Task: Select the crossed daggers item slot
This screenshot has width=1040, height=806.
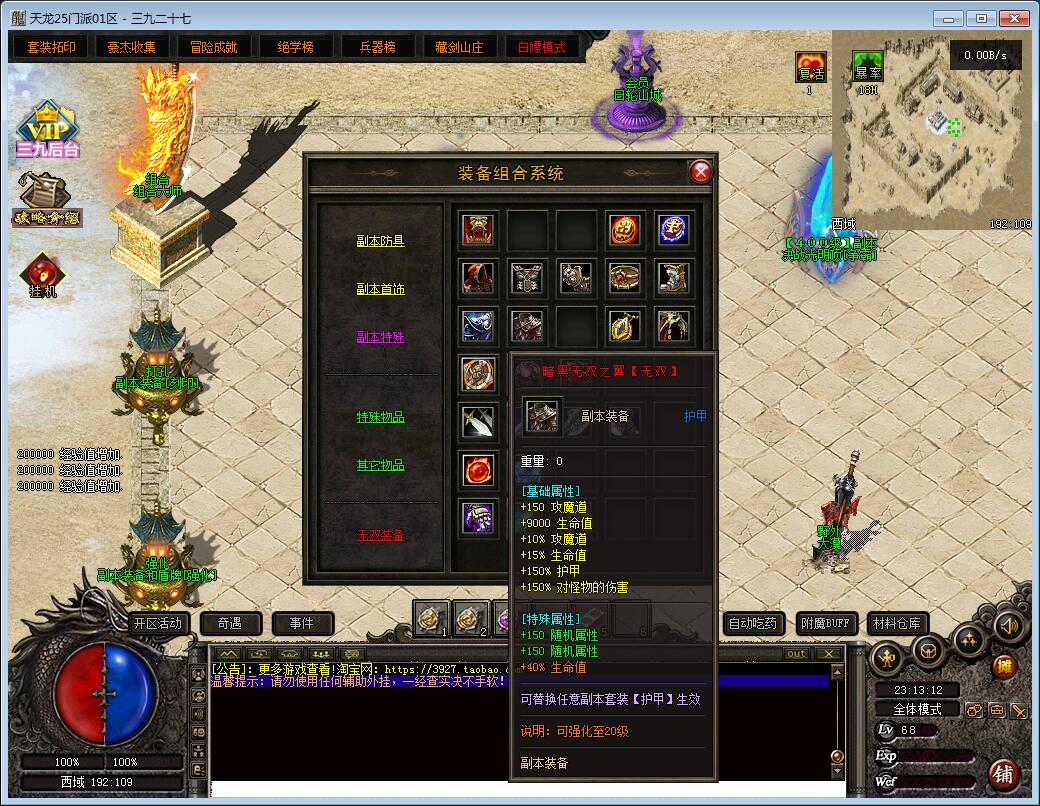Action: (478, 421)
